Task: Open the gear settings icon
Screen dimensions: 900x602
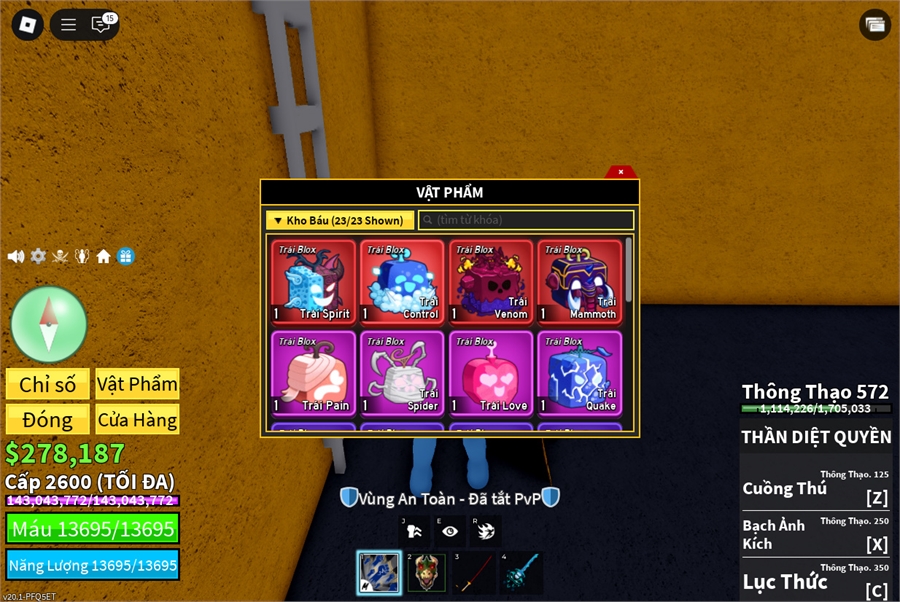Action: point(38,256)
